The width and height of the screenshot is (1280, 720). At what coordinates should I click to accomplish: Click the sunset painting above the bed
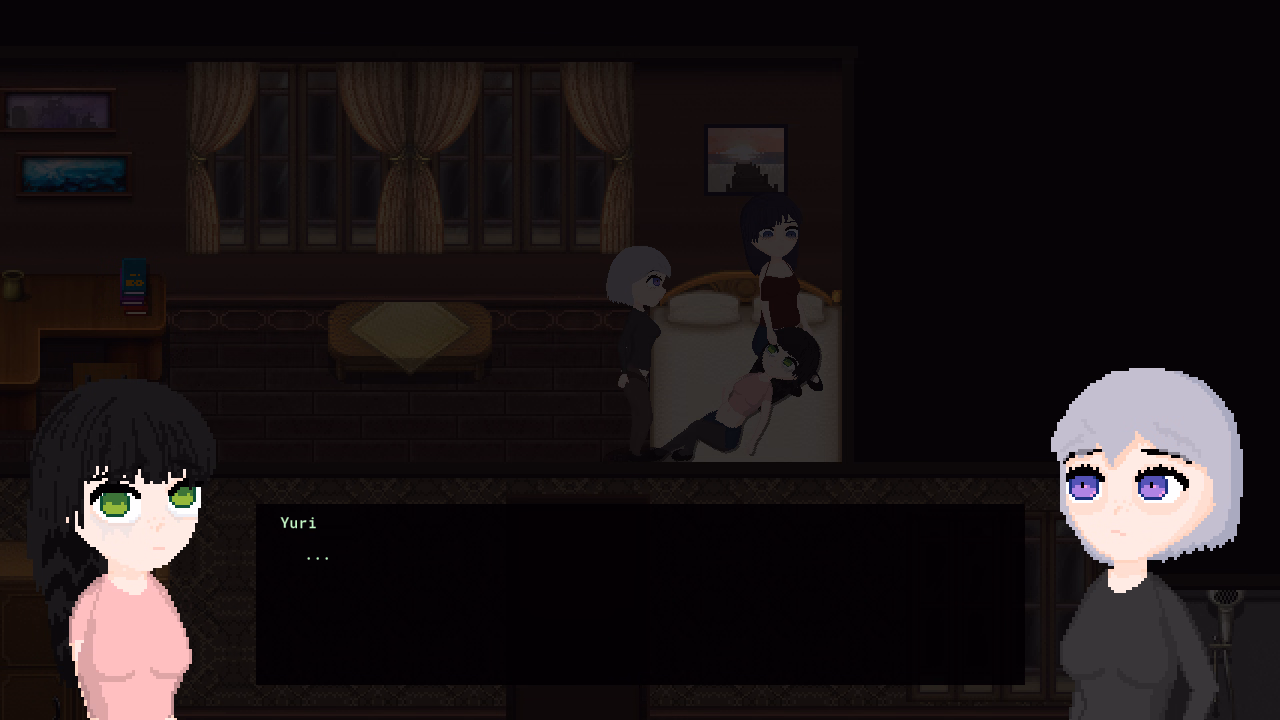[x=746, y=159]
